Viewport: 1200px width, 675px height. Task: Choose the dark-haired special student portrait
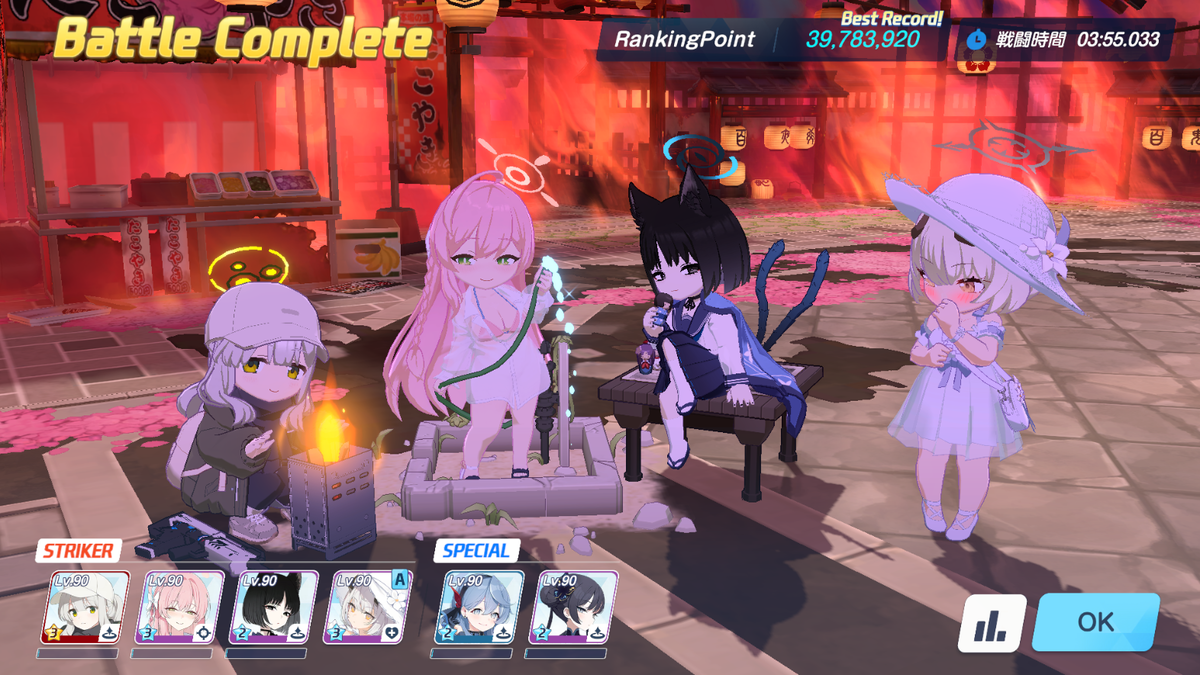click(x=572, y=607)
